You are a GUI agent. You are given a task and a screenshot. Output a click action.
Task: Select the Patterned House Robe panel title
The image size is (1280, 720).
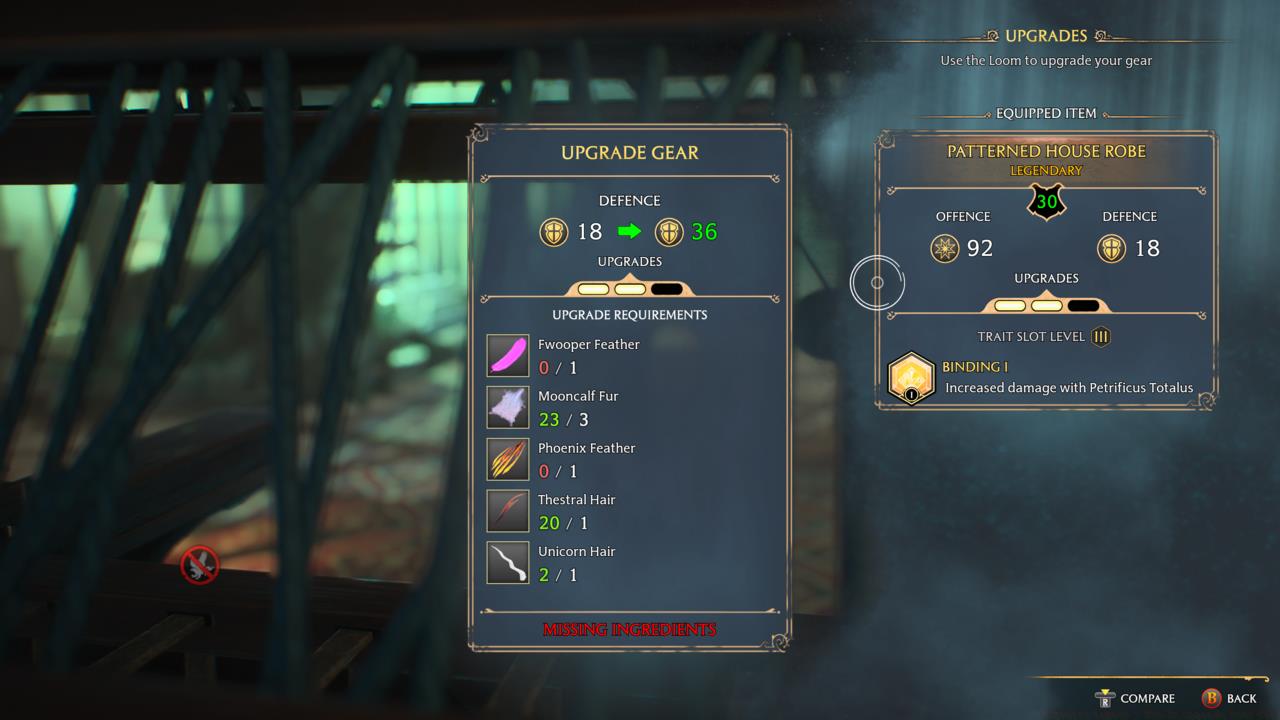1046,153
